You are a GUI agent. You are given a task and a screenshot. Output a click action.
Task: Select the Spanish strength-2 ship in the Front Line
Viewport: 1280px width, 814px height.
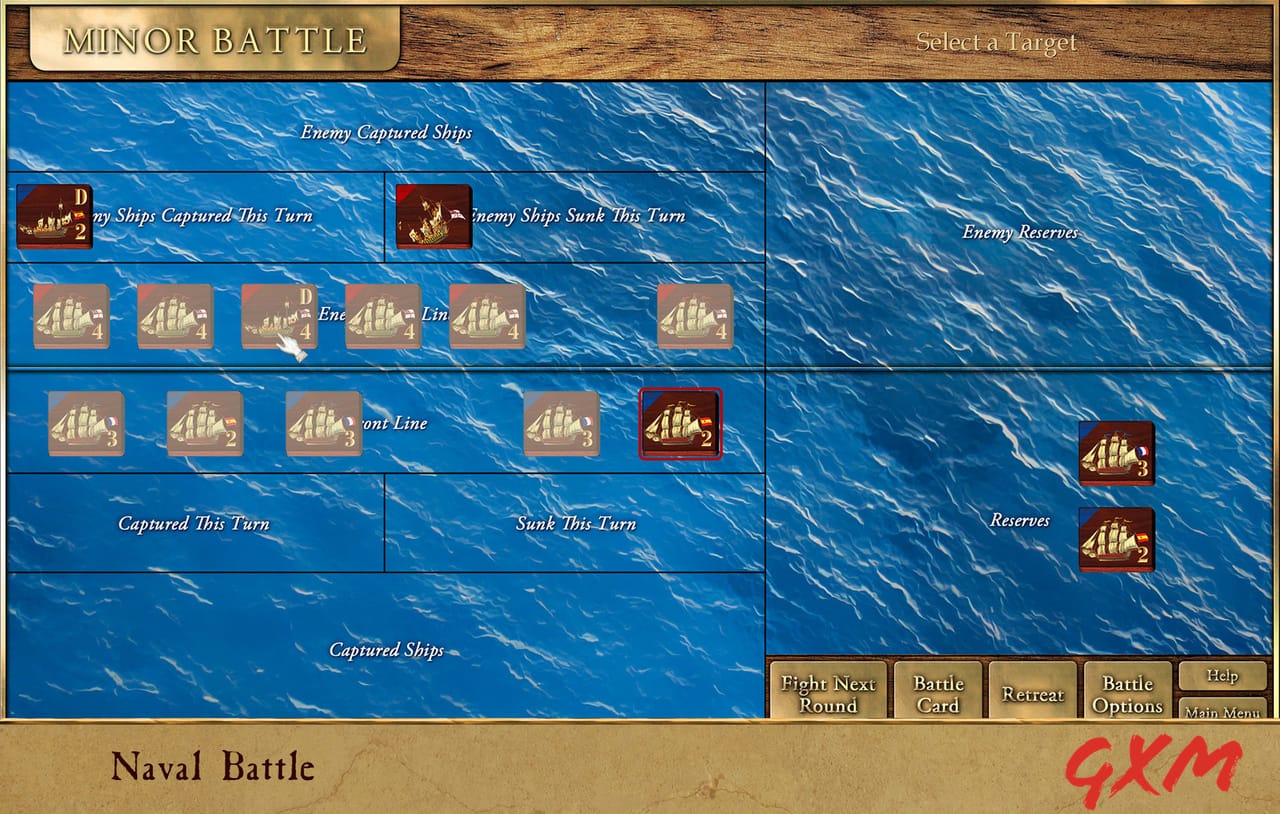[x=205, y=423]
